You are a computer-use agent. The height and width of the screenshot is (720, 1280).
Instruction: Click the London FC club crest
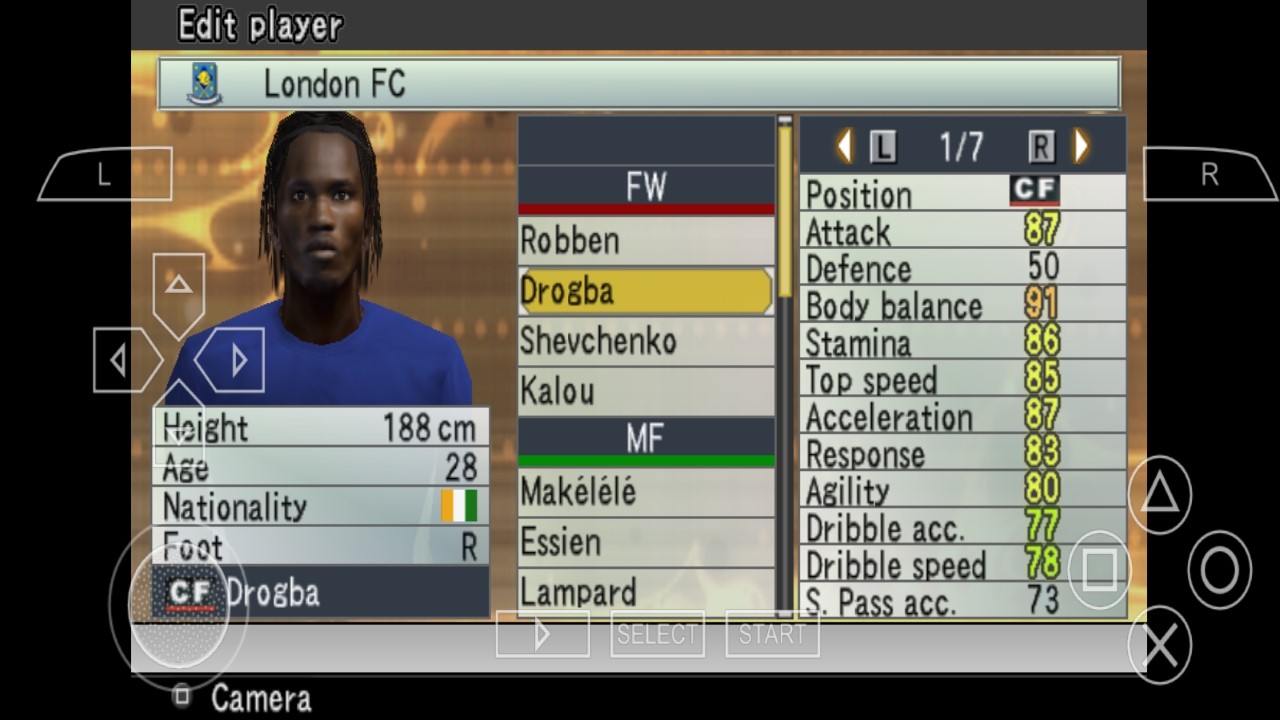204,84
